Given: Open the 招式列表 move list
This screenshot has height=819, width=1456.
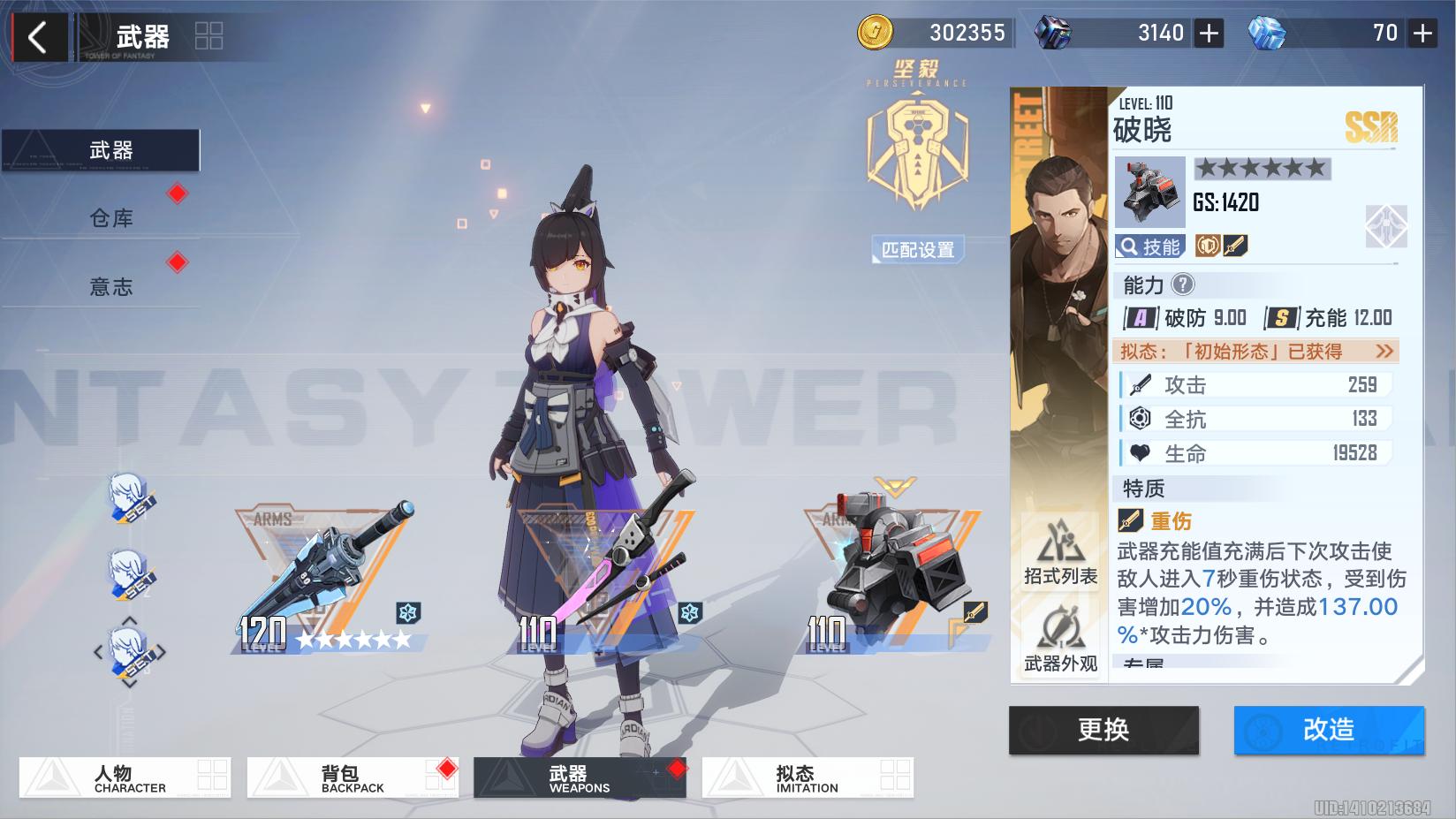Looking at the screenshot, I should [1060, 553].
